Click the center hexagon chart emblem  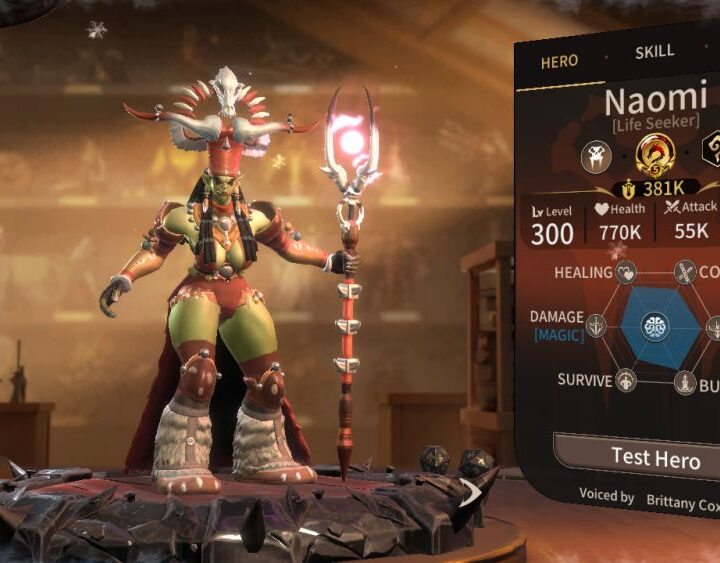(x=655, y=327)
